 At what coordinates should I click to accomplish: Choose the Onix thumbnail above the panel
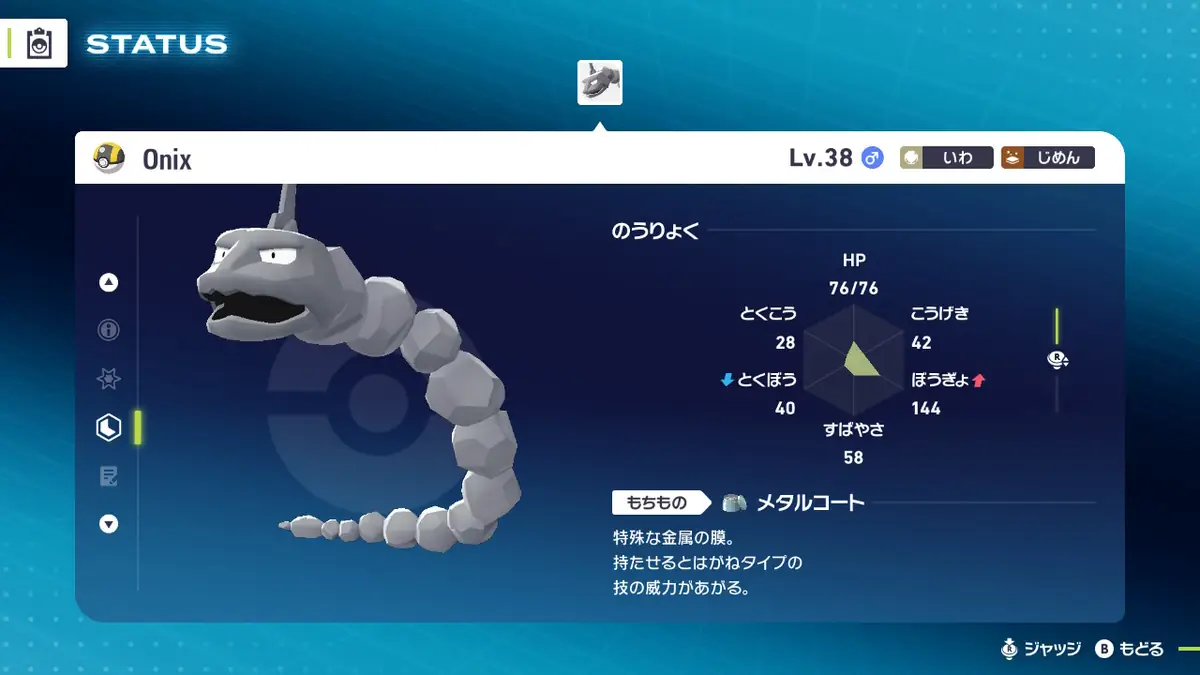(x=600, y=83)
